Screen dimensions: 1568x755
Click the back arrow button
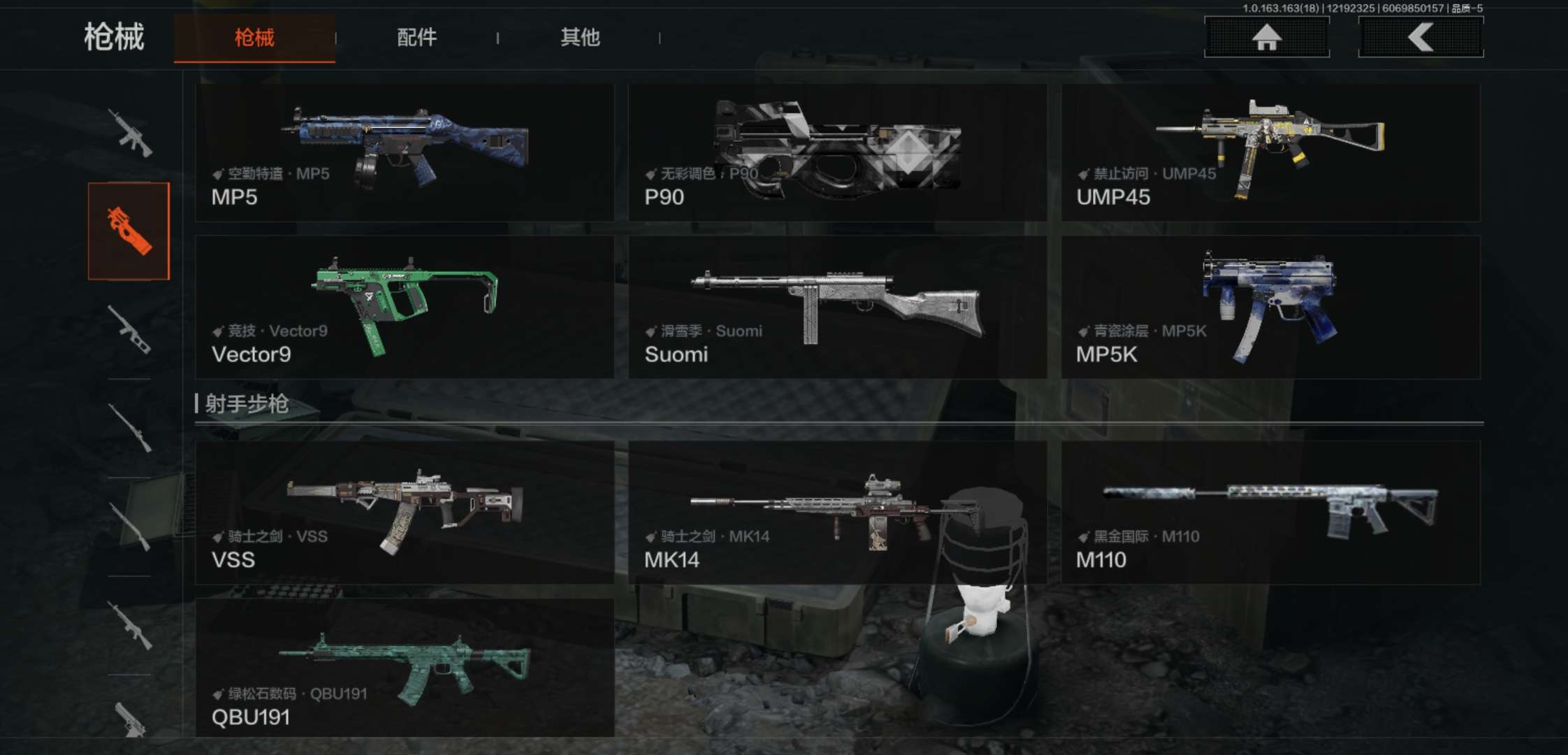click(x=1421, y=36)
